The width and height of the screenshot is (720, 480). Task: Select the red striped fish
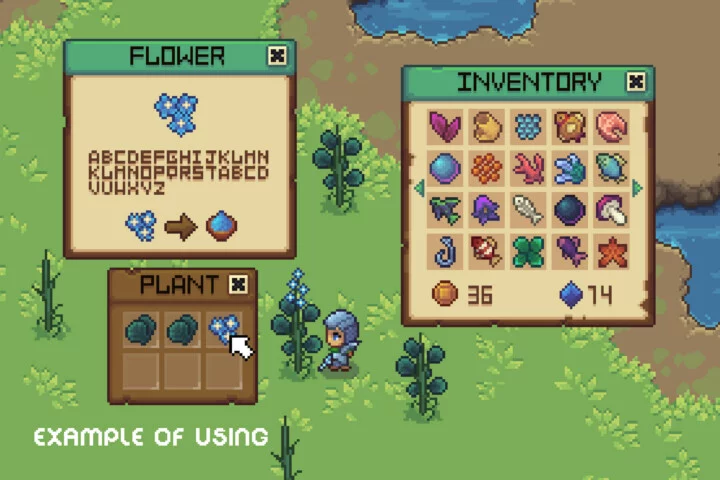[487, 251]
